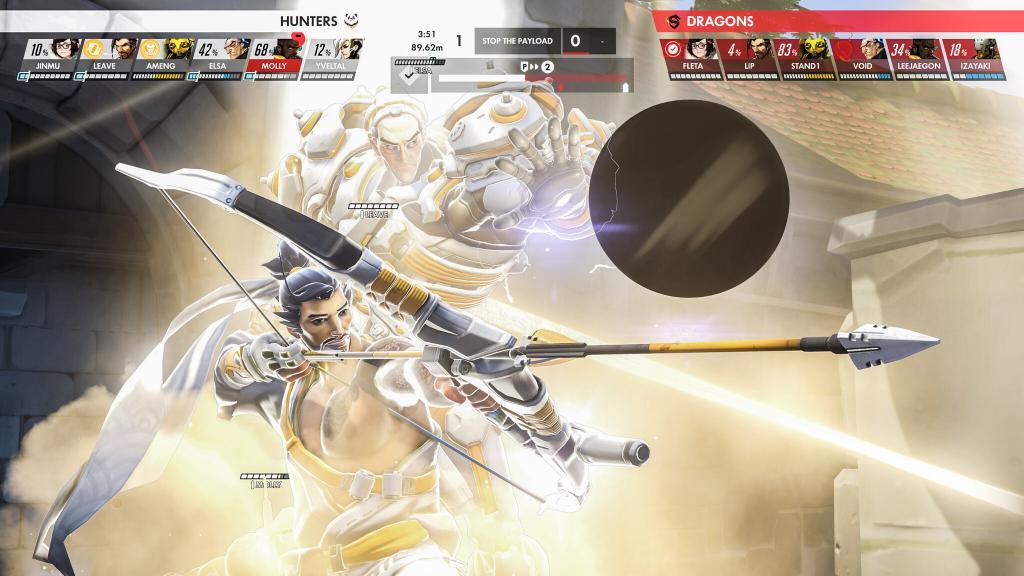Choose Ameng's player card
The width and height of the screenshot is (1024, 576).
pyautogui.click(x=161, y=54)
